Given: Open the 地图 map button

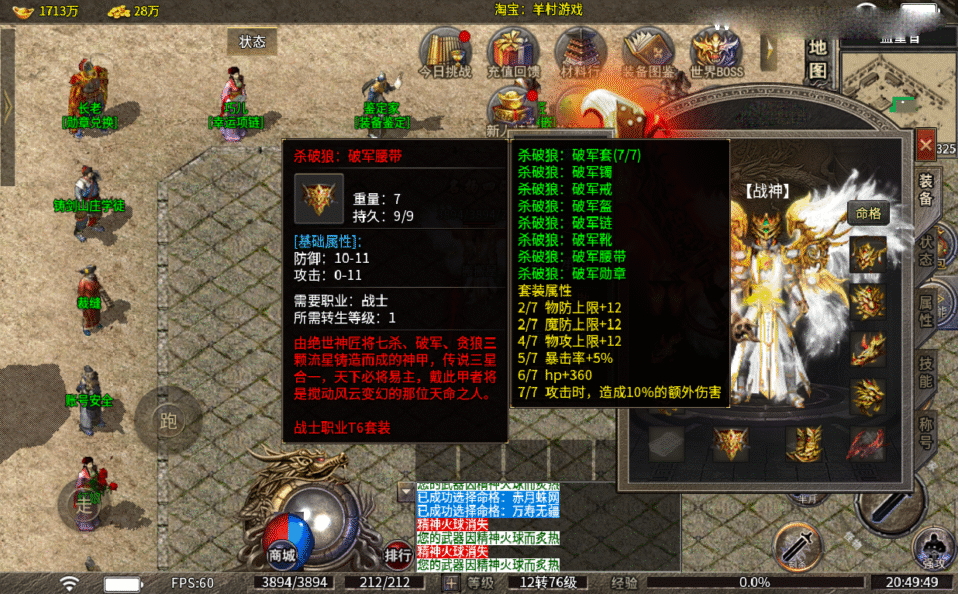Looking at the screenshot, I should (x=818, y=59).
